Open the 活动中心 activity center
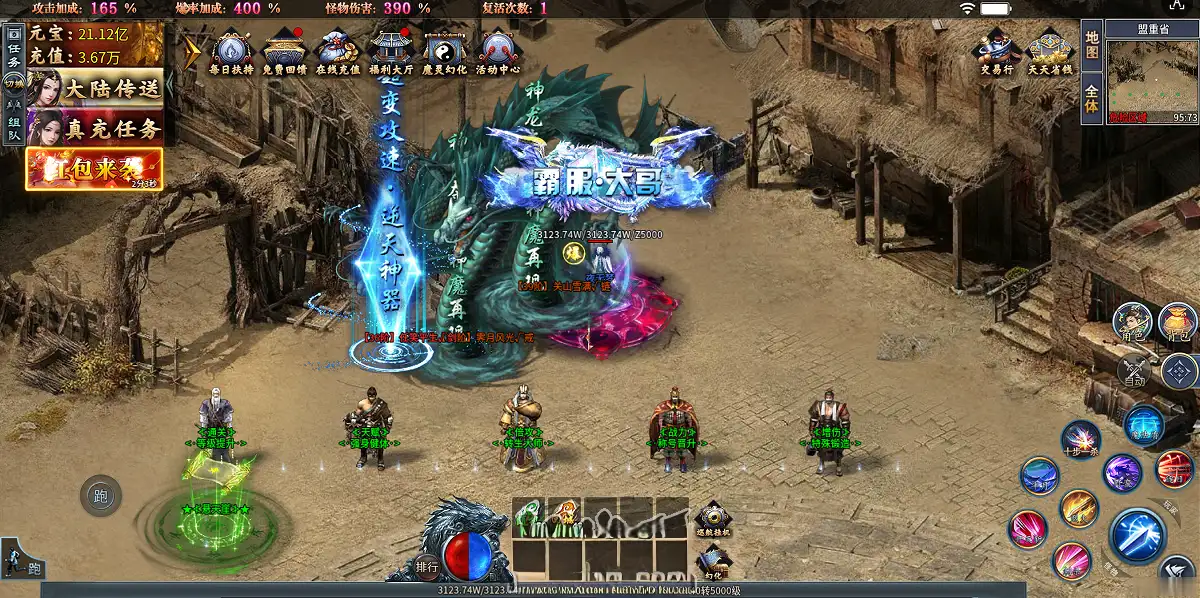 [x=498, y=51]
